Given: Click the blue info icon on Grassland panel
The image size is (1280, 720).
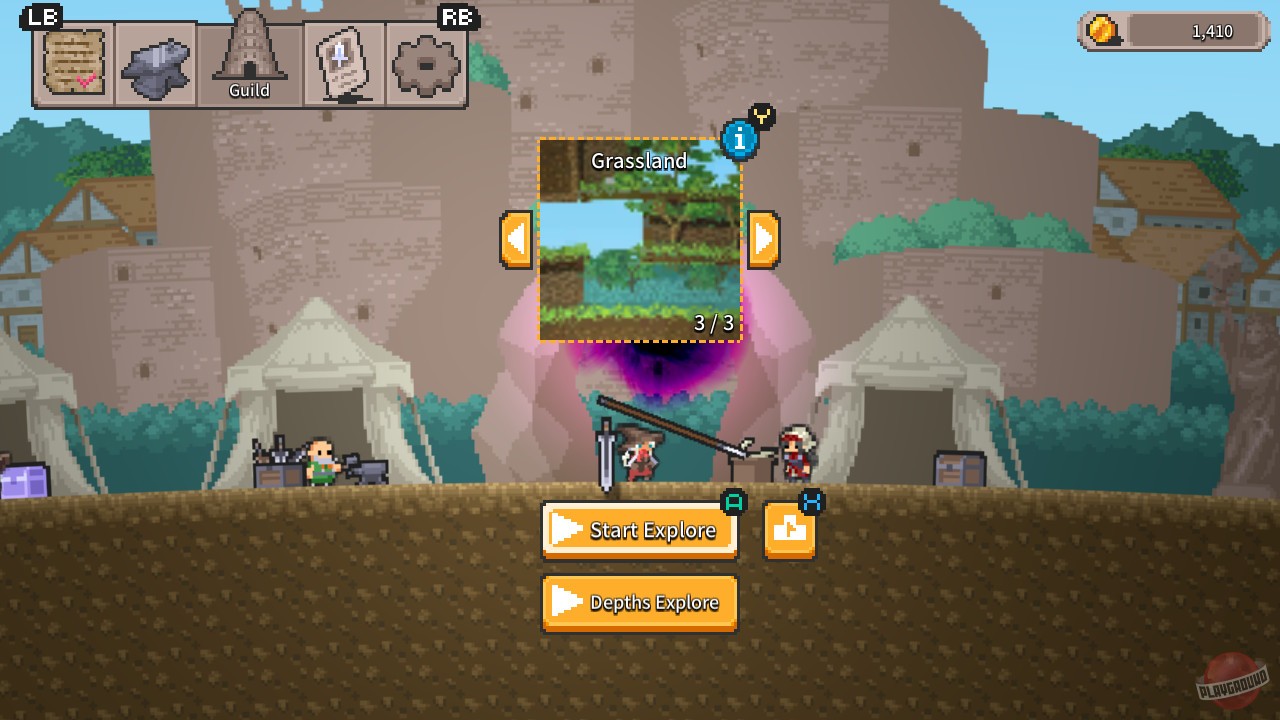Looking at the screenshot, I should [740, 140].
